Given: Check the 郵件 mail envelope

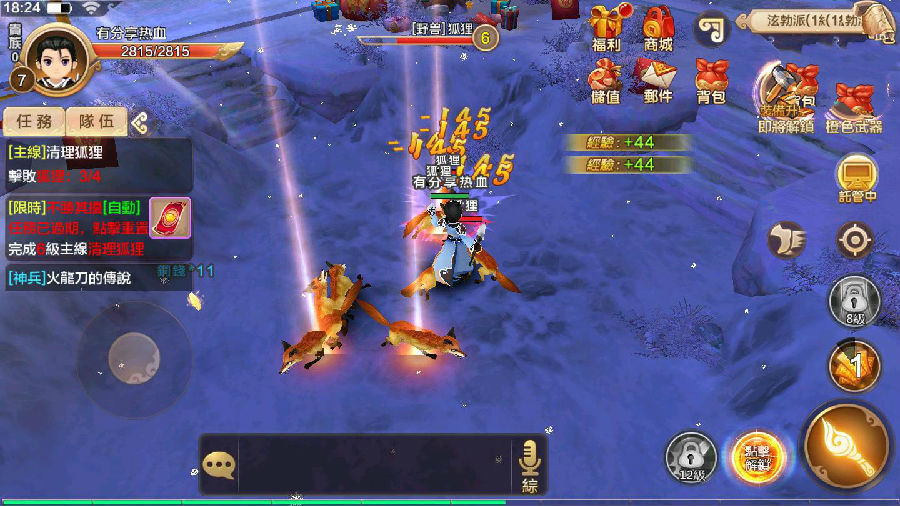Looking at the screenshot, I should (x=658, y=80).
